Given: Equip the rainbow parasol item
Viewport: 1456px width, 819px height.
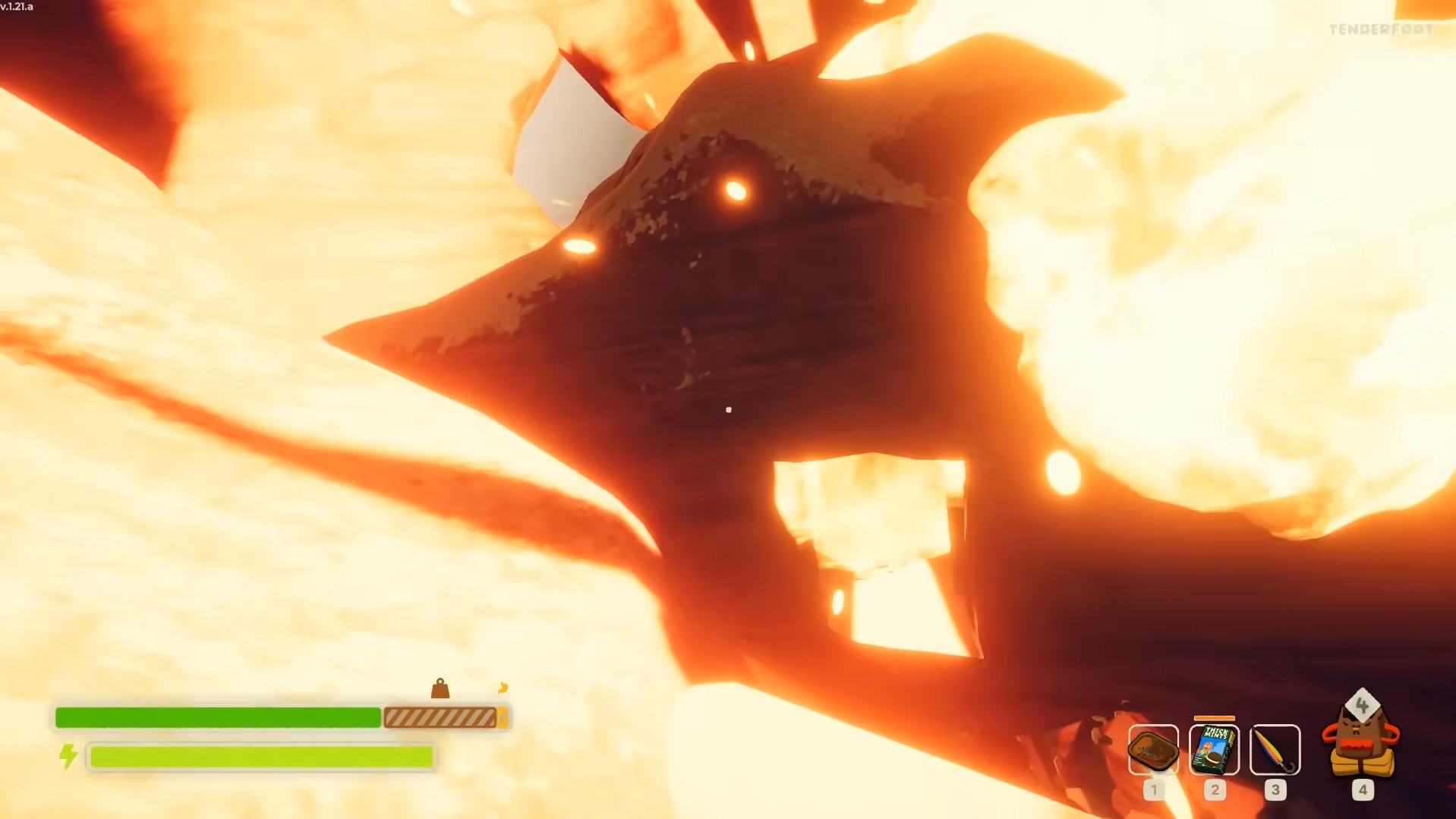Looking at the screenshot, I should tap(1275, 750).
